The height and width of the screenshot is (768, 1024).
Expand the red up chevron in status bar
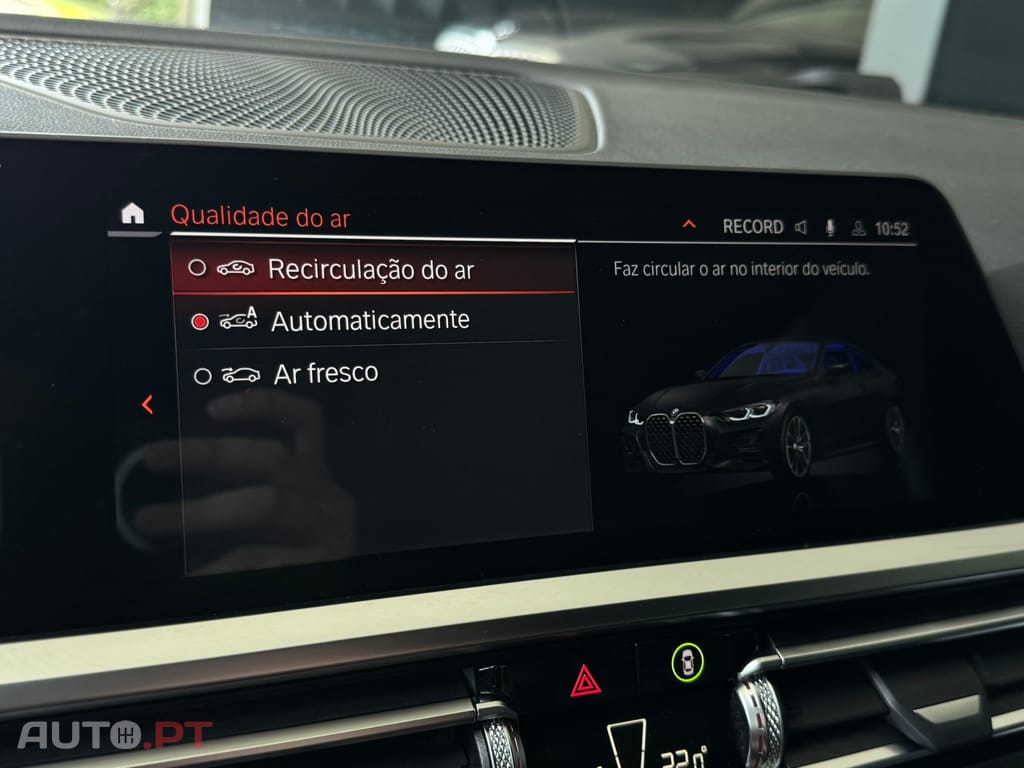[x=689, y=224]
